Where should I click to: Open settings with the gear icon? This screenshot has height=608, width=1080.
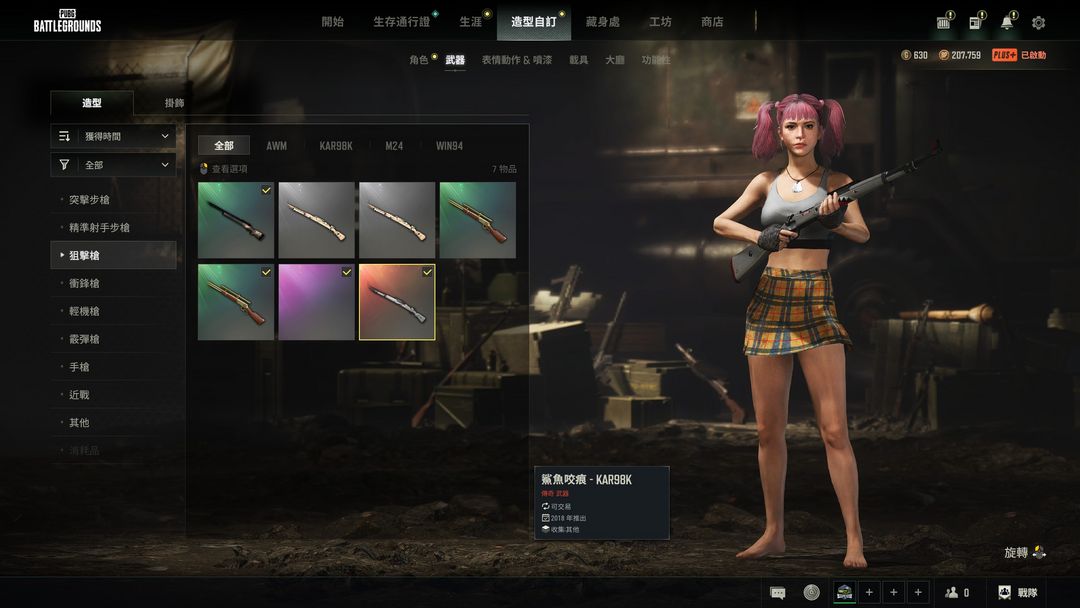point(1038,23)
